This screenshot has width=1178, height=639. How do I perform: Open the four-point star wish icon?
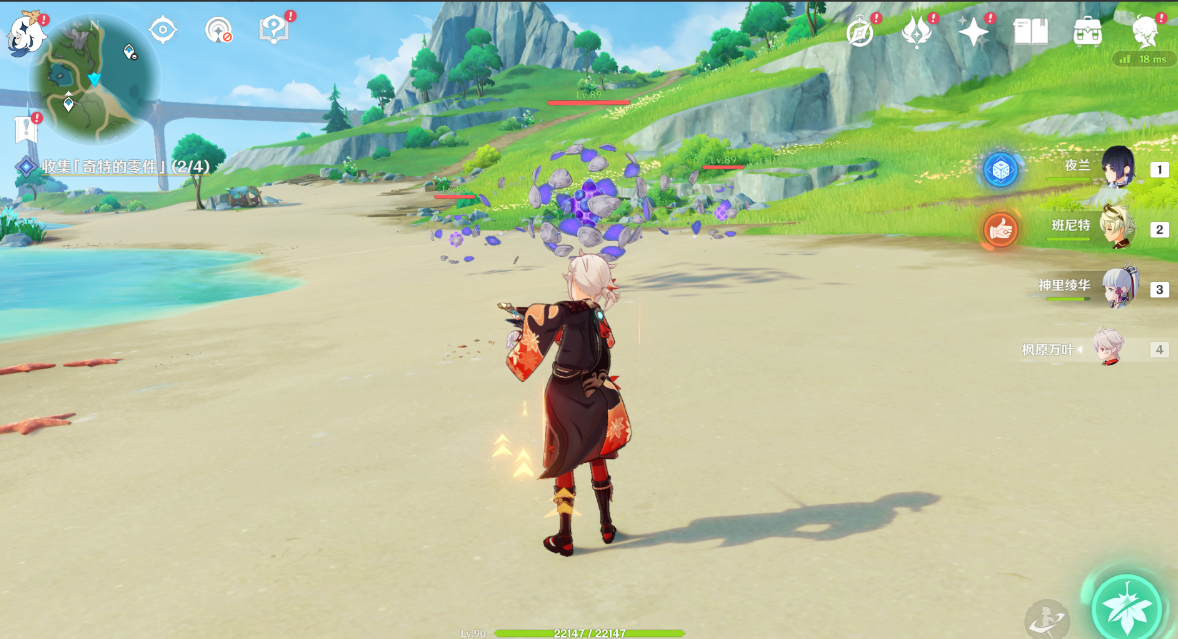(973, 32)
